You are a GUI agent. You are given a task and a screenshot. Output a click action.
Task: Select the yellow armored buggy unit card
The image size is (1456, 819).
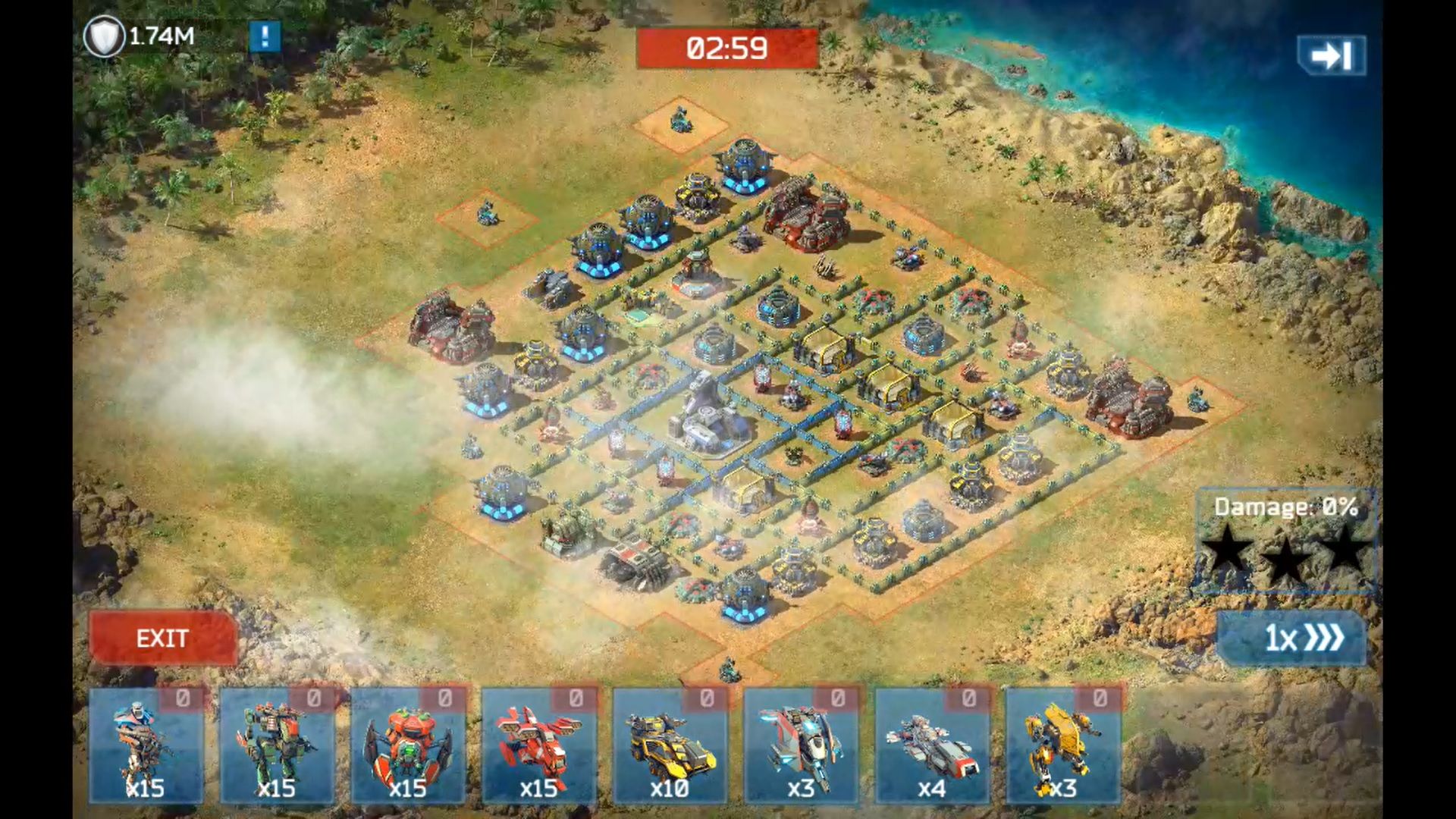670,745
